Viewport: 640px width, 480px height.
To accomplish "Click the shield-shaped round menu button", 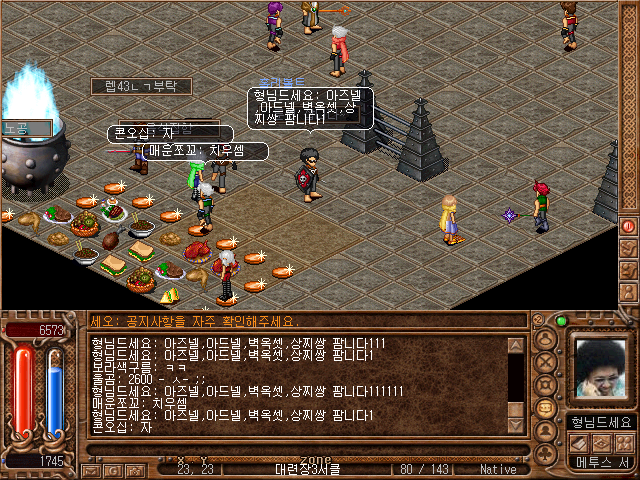I will (547, 385).
